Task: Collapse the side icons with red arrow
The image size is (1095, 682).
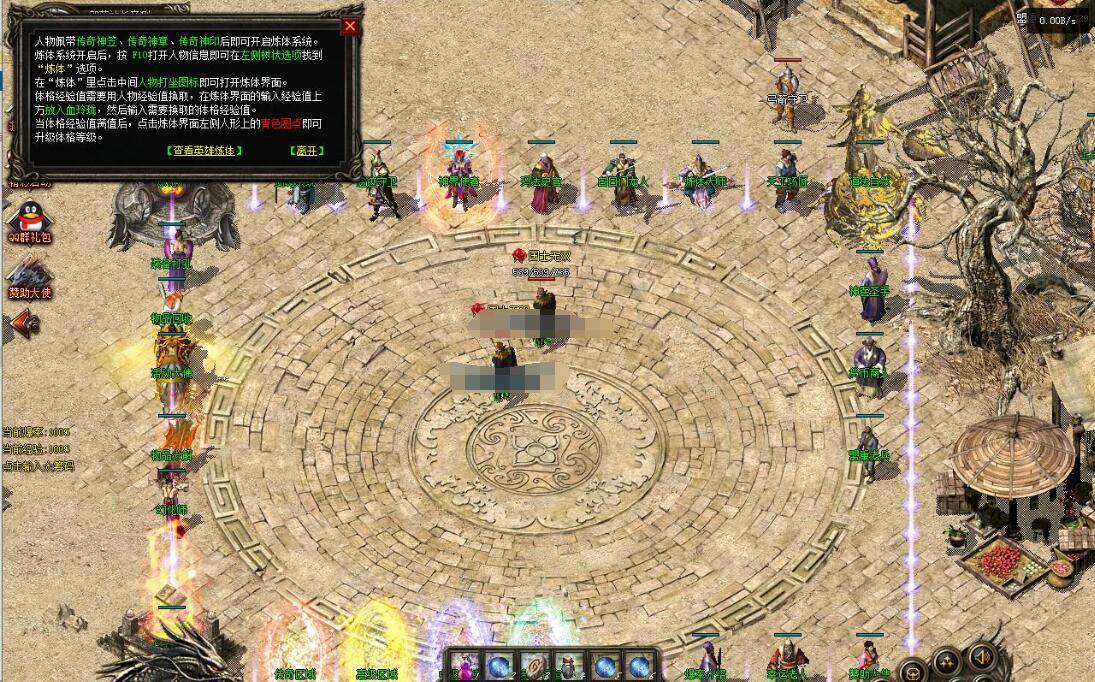Action: point(22,322)
